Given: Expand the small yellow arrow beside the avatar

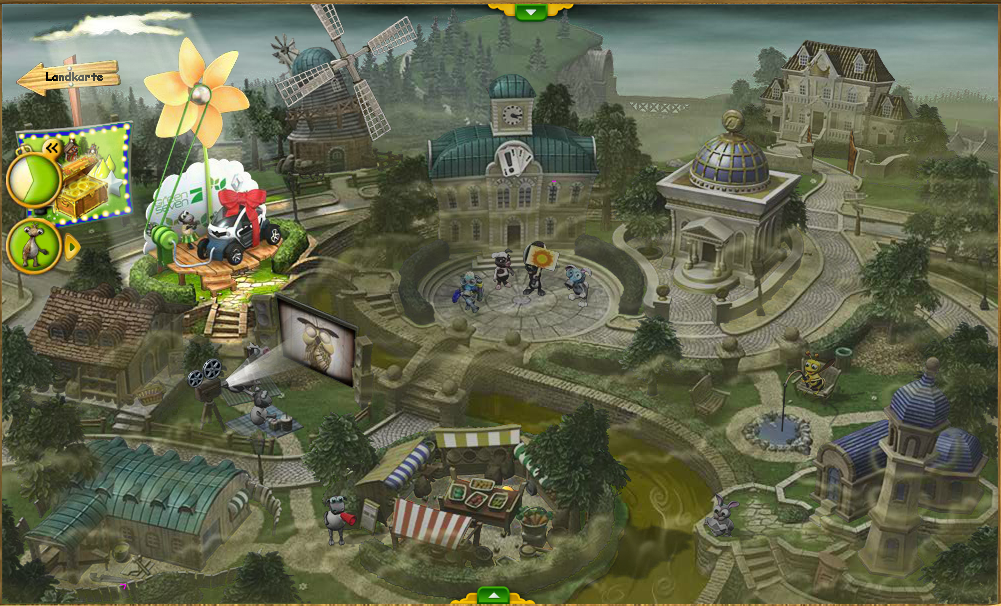Looking at the screenshot, I should tap(72, 246).
